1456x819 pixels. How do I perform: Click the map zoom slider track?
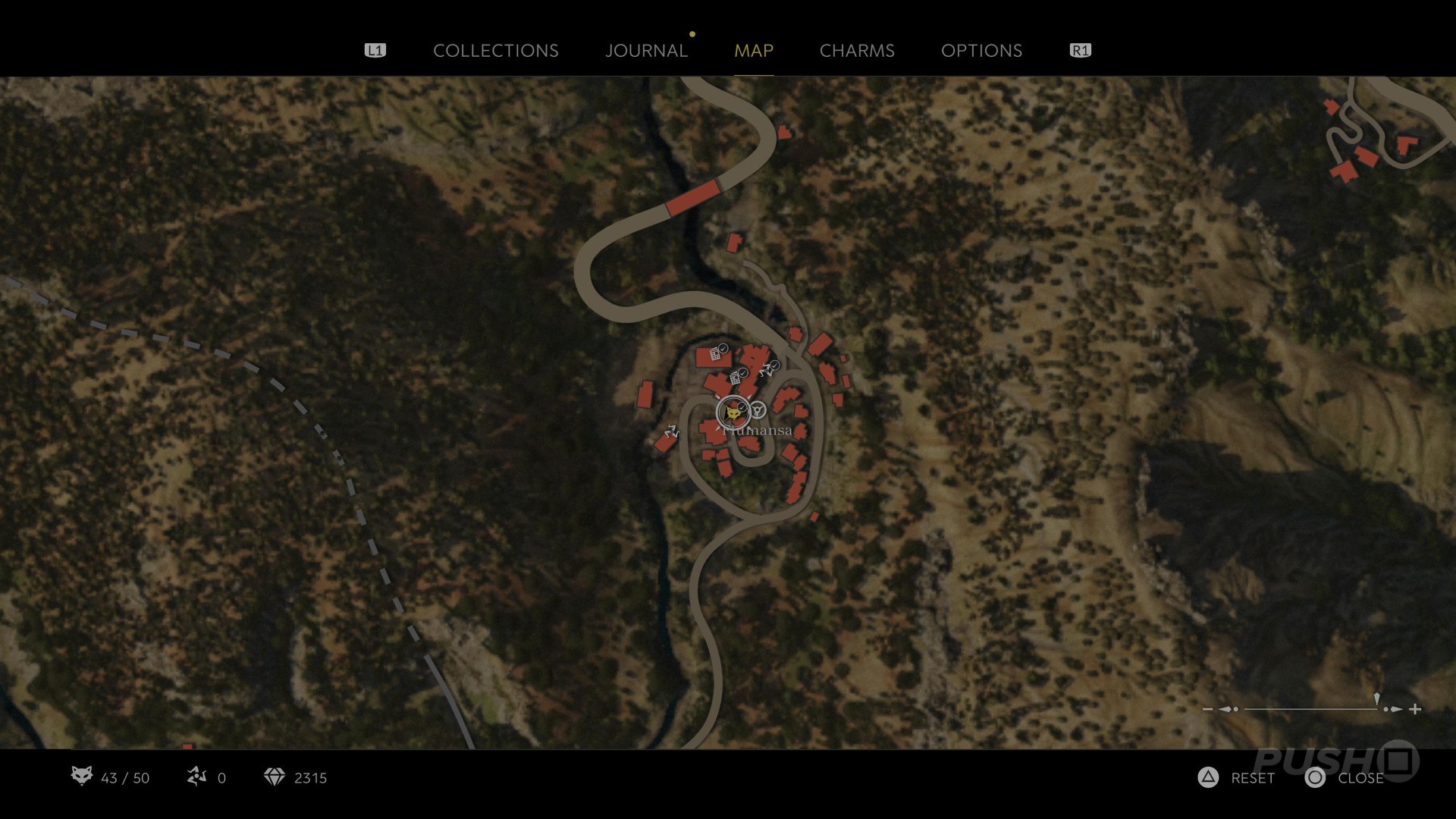1310,709
